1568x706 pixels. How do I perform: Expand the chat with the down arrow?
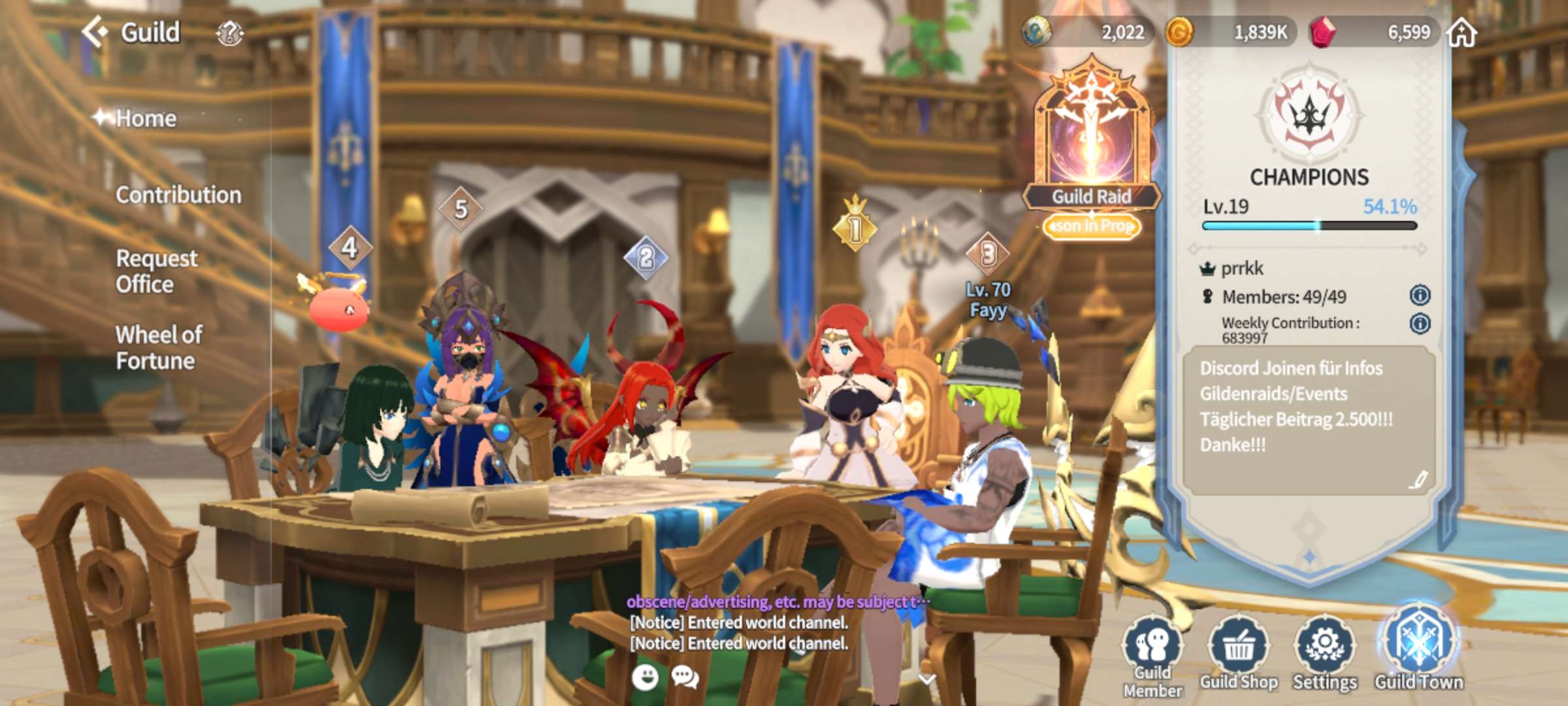(x=926, y=679)
